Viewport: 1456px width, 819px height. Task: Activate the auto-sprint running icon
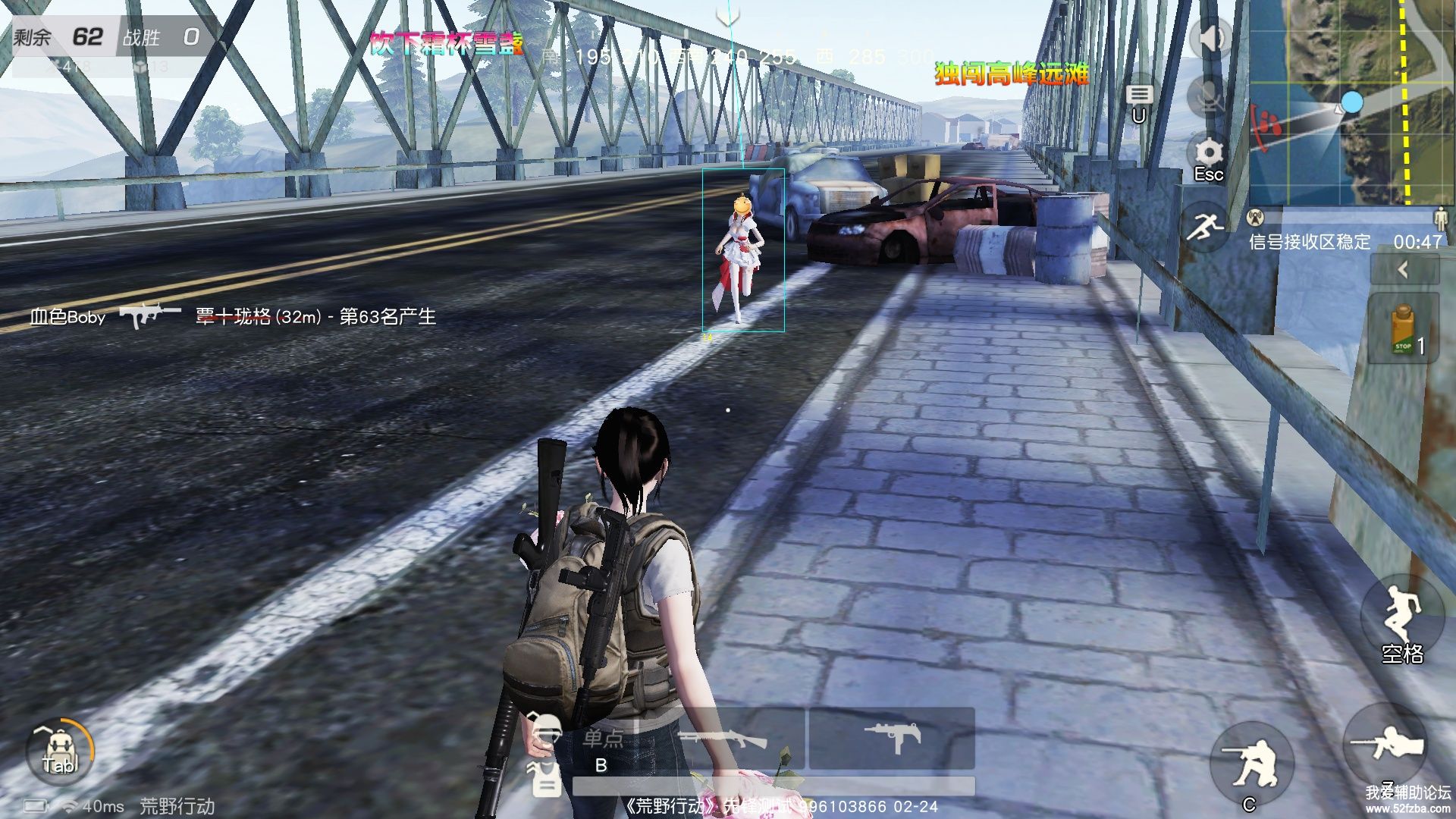tap(1207, 226)
